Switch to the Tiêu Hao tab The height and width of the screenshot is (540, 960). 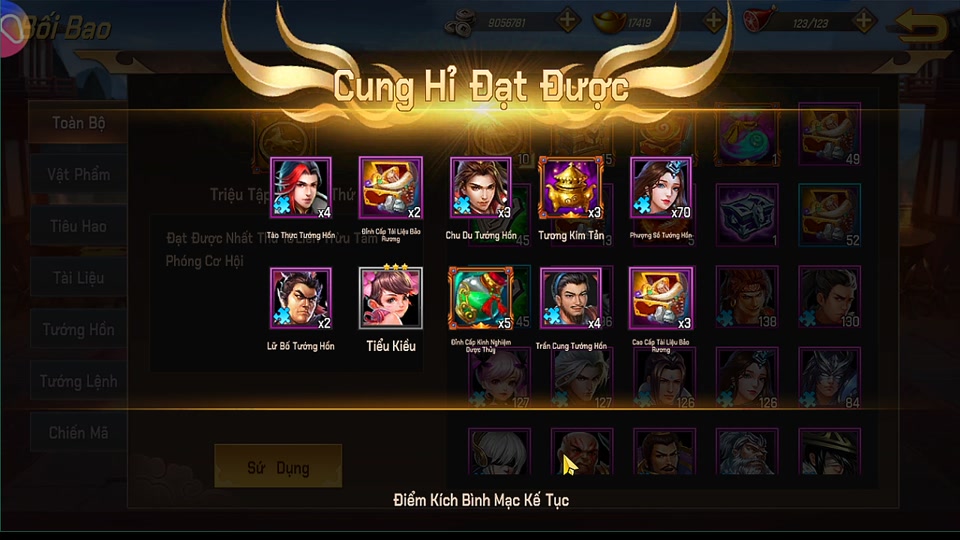coord(79,226)
